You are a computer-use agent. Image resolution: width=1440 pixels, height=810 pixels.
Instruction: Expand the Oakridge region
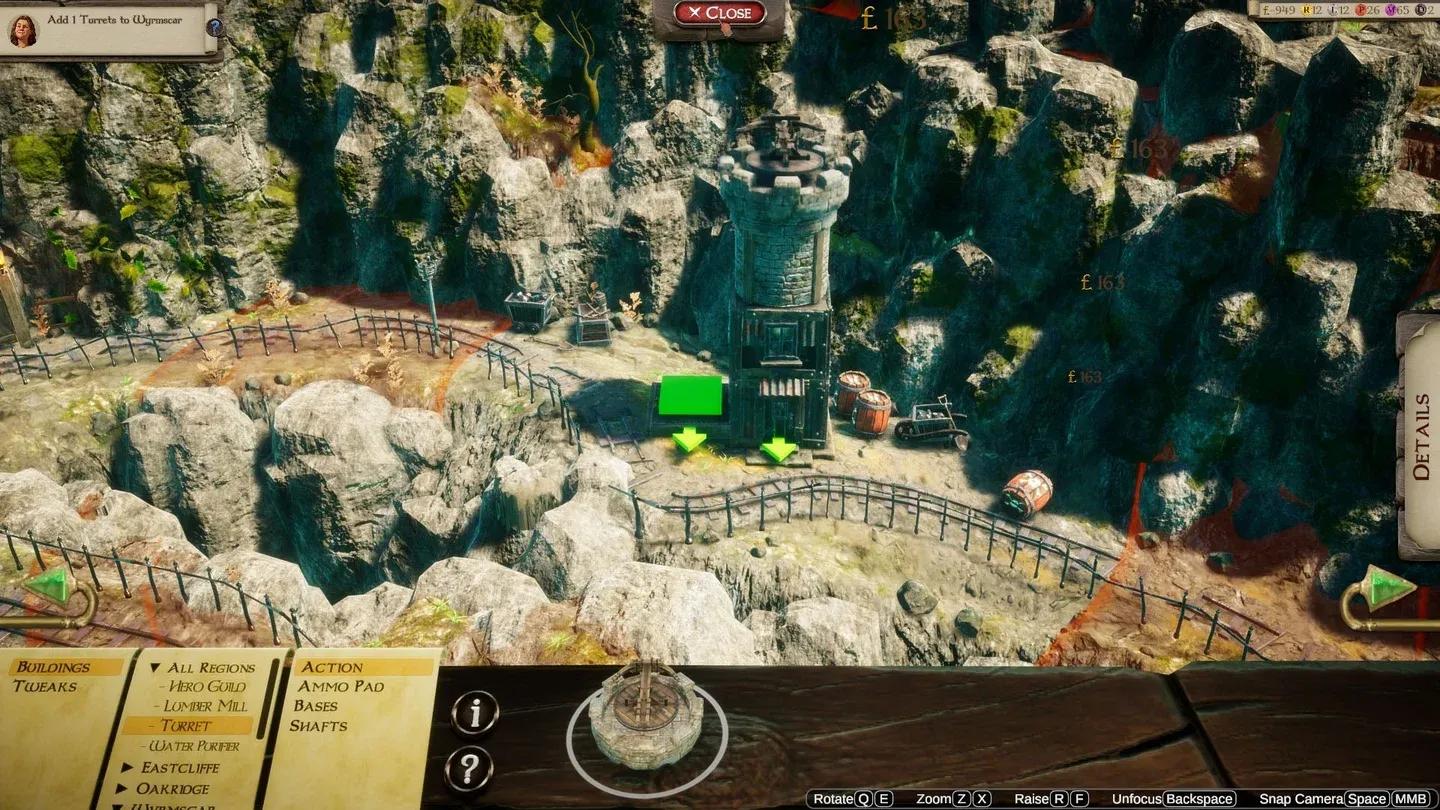212,787
